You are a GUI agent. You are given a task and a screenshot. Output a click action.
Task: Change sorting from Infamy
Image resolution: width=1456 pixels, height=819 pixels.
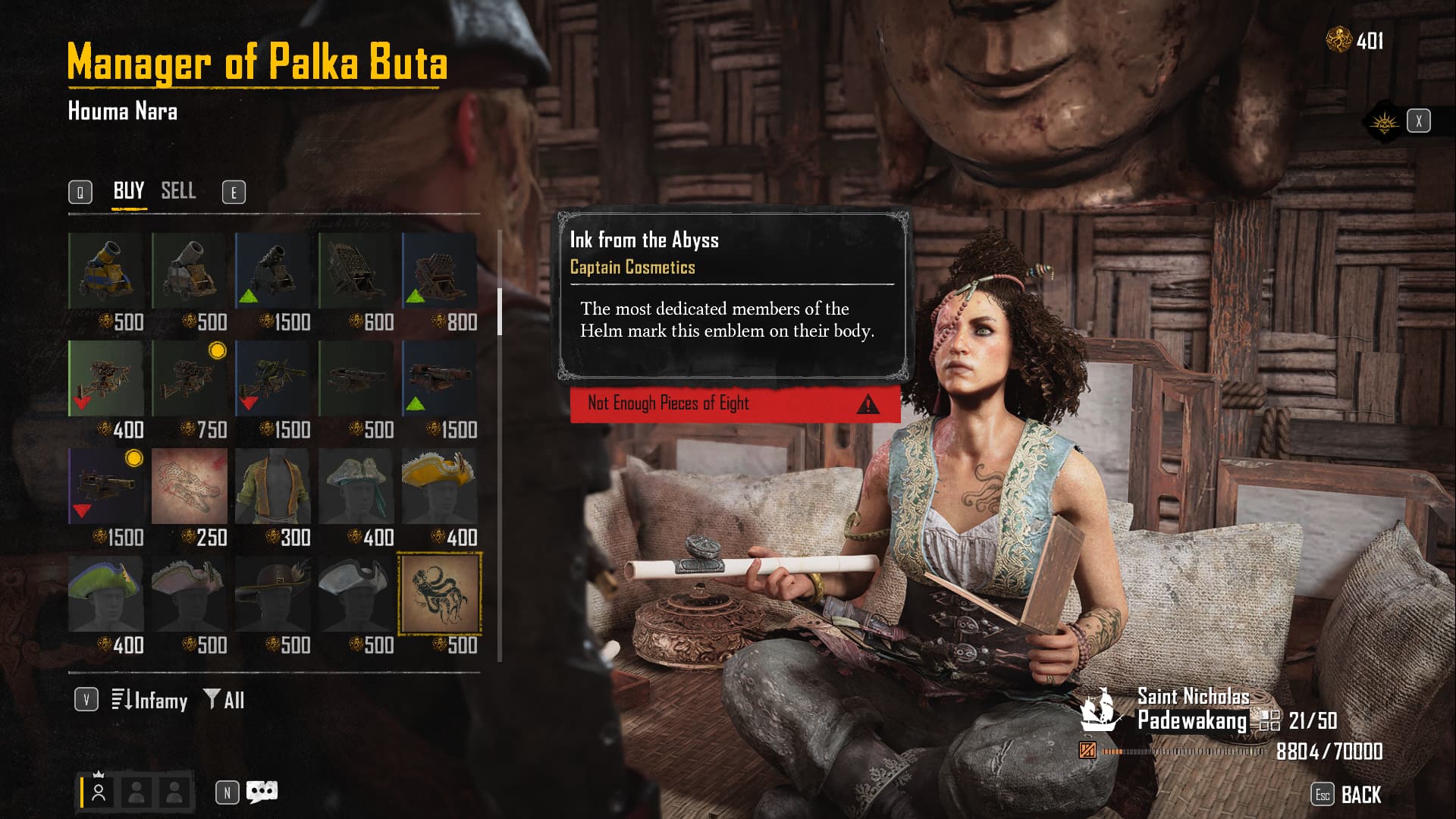(149, 700)
